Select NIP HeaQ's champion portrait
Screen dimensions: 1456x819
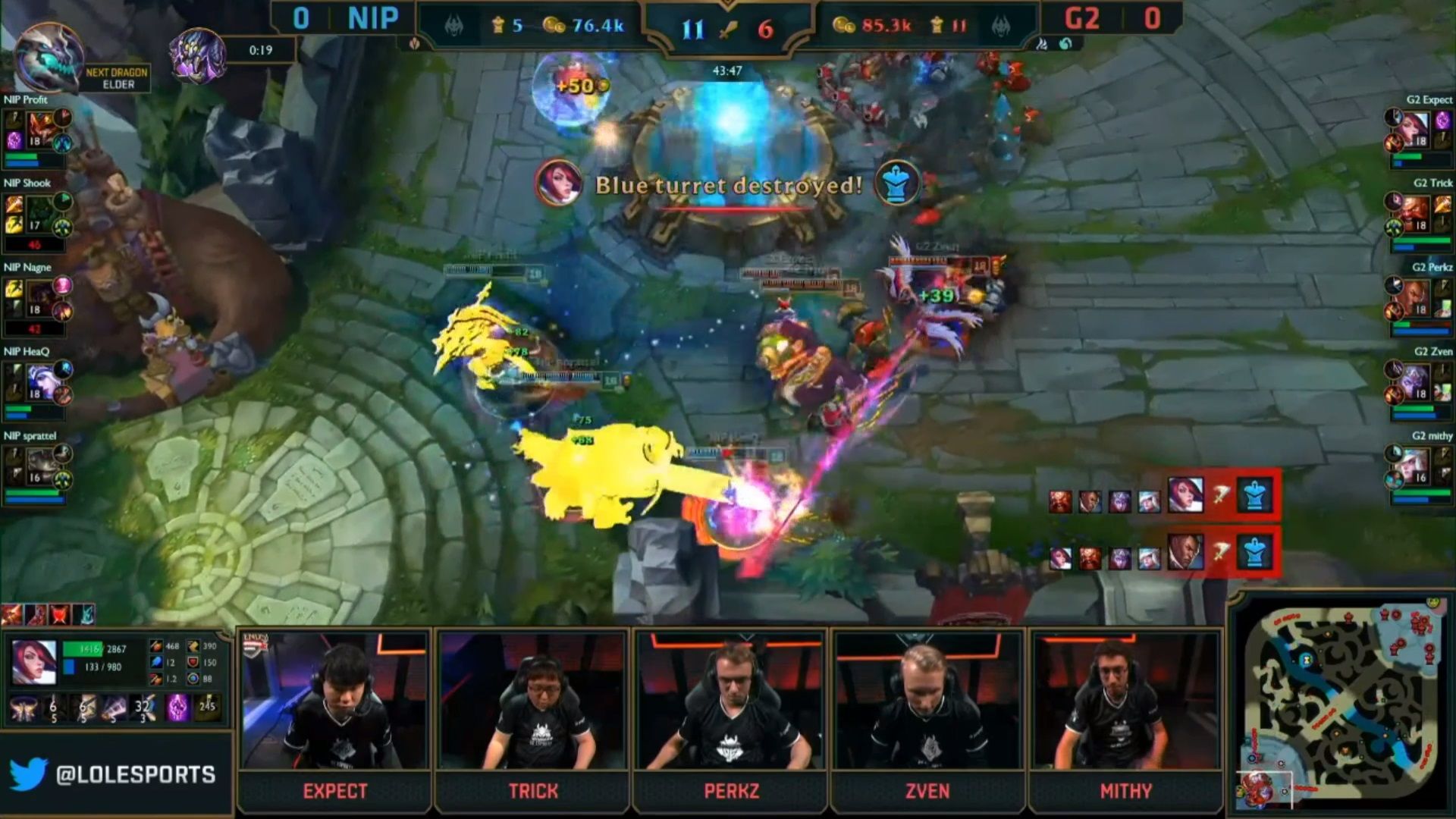[39, 381]
